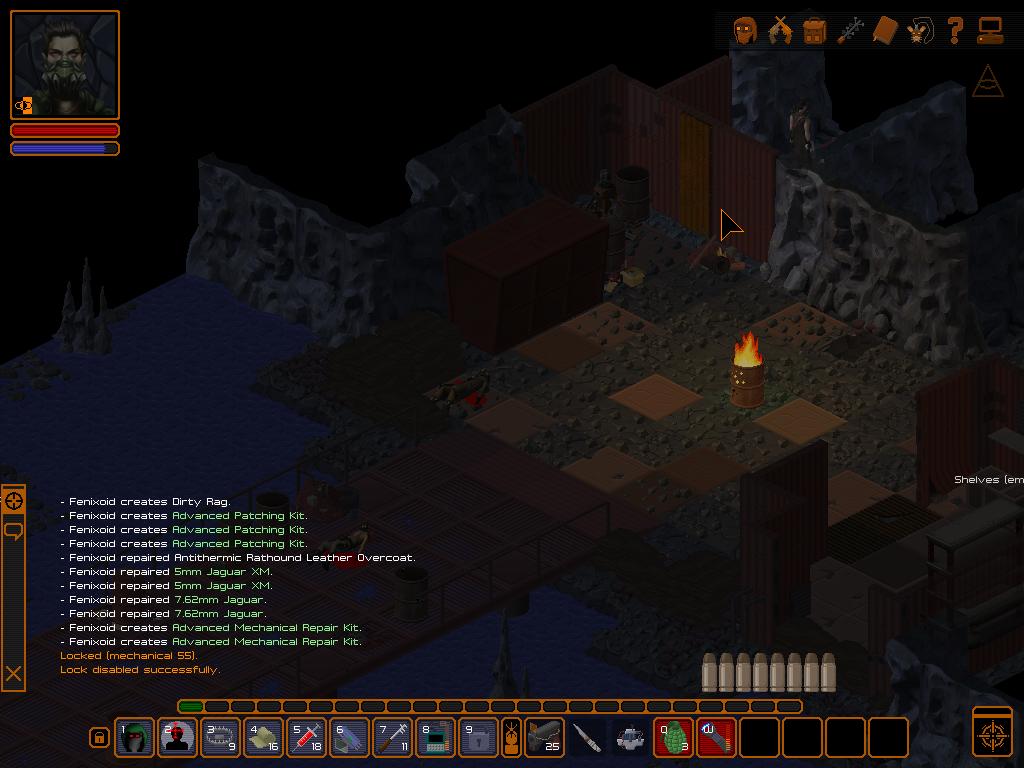Open the character sheet hooded face icon
Screen dimensions: 1024x768
click(745, 30)
